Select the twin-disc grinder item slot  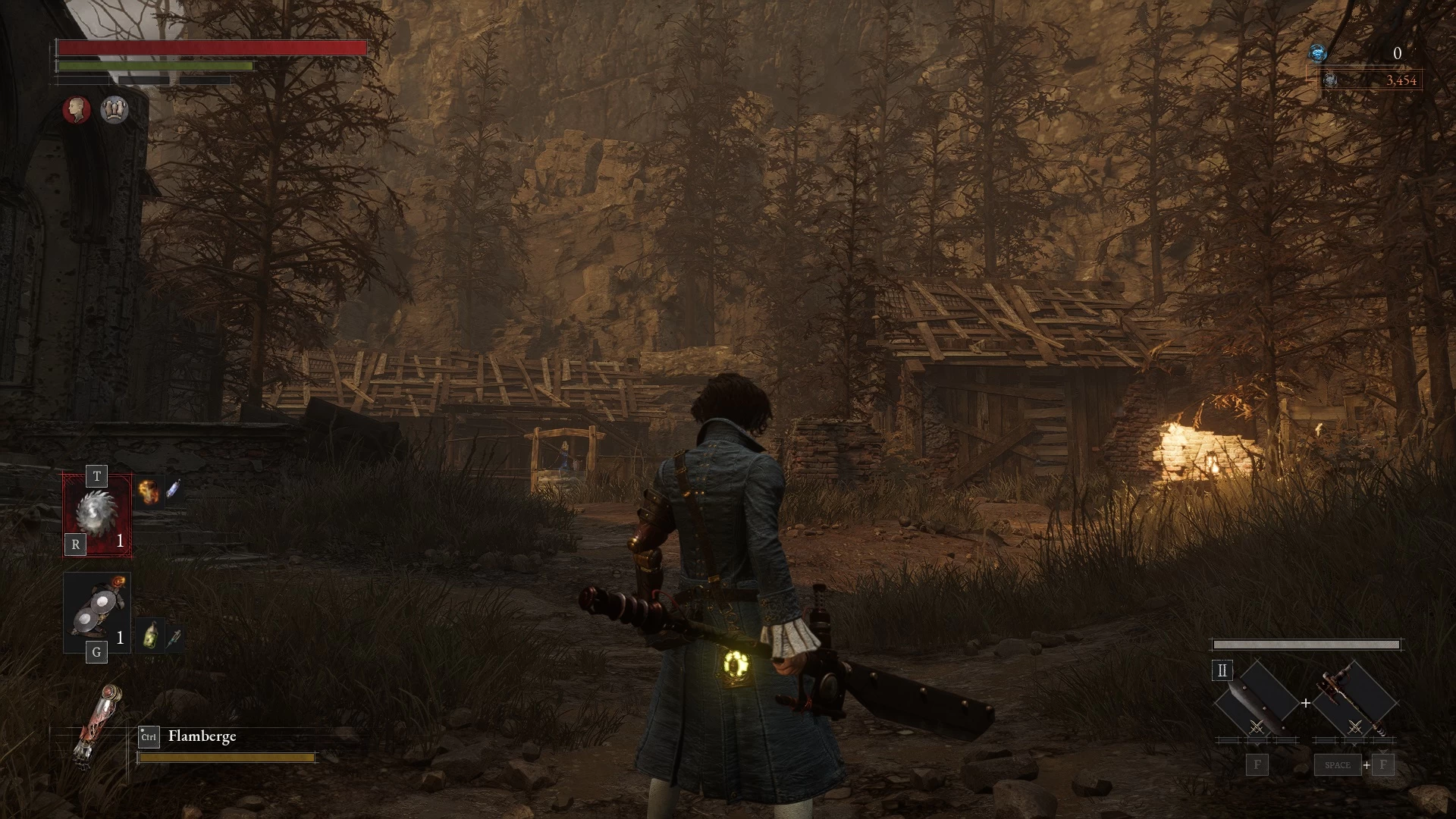tap(97, 611)
